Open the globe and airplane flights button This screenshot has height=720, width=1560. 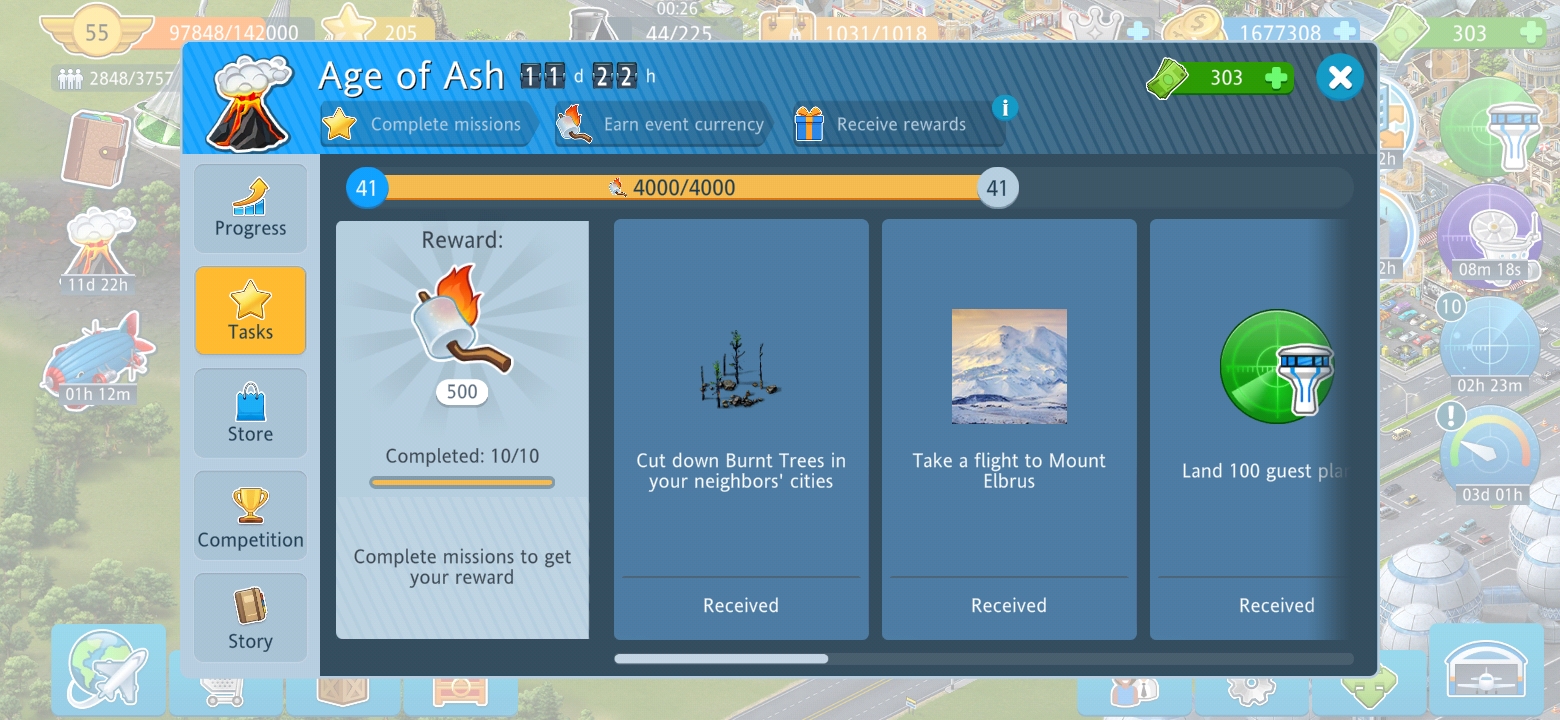[x=108, y=668]
